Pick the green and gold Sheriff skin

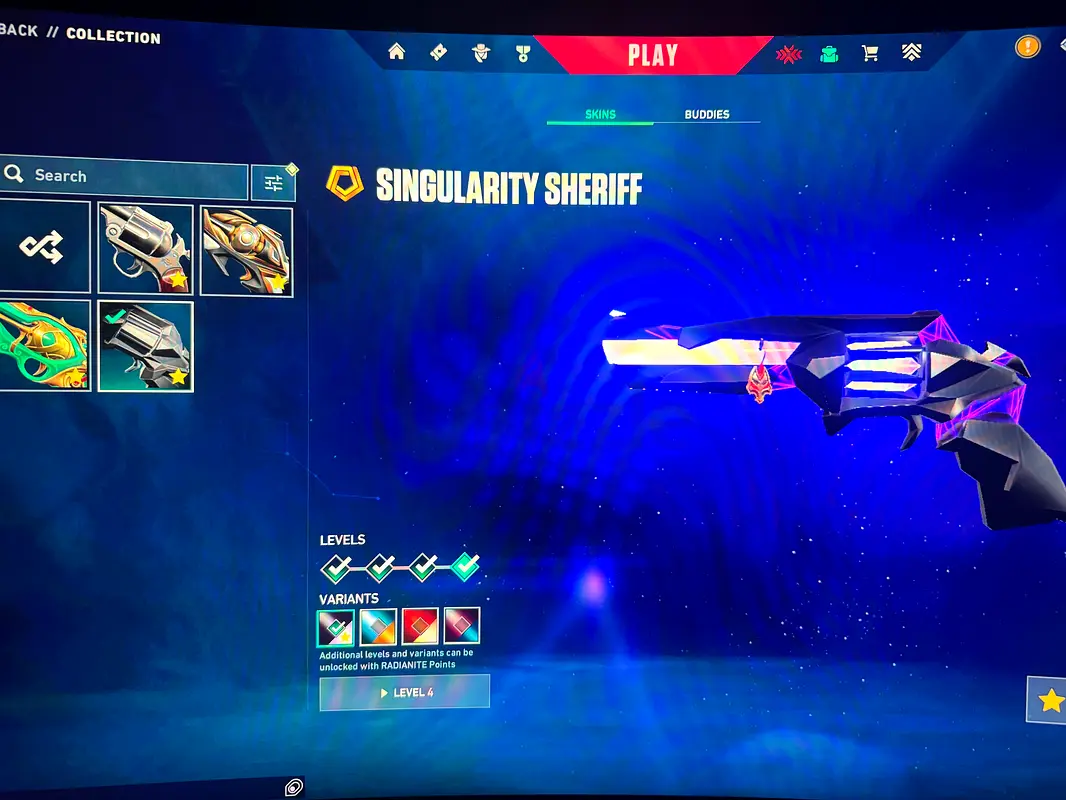[x=43, y=346]
